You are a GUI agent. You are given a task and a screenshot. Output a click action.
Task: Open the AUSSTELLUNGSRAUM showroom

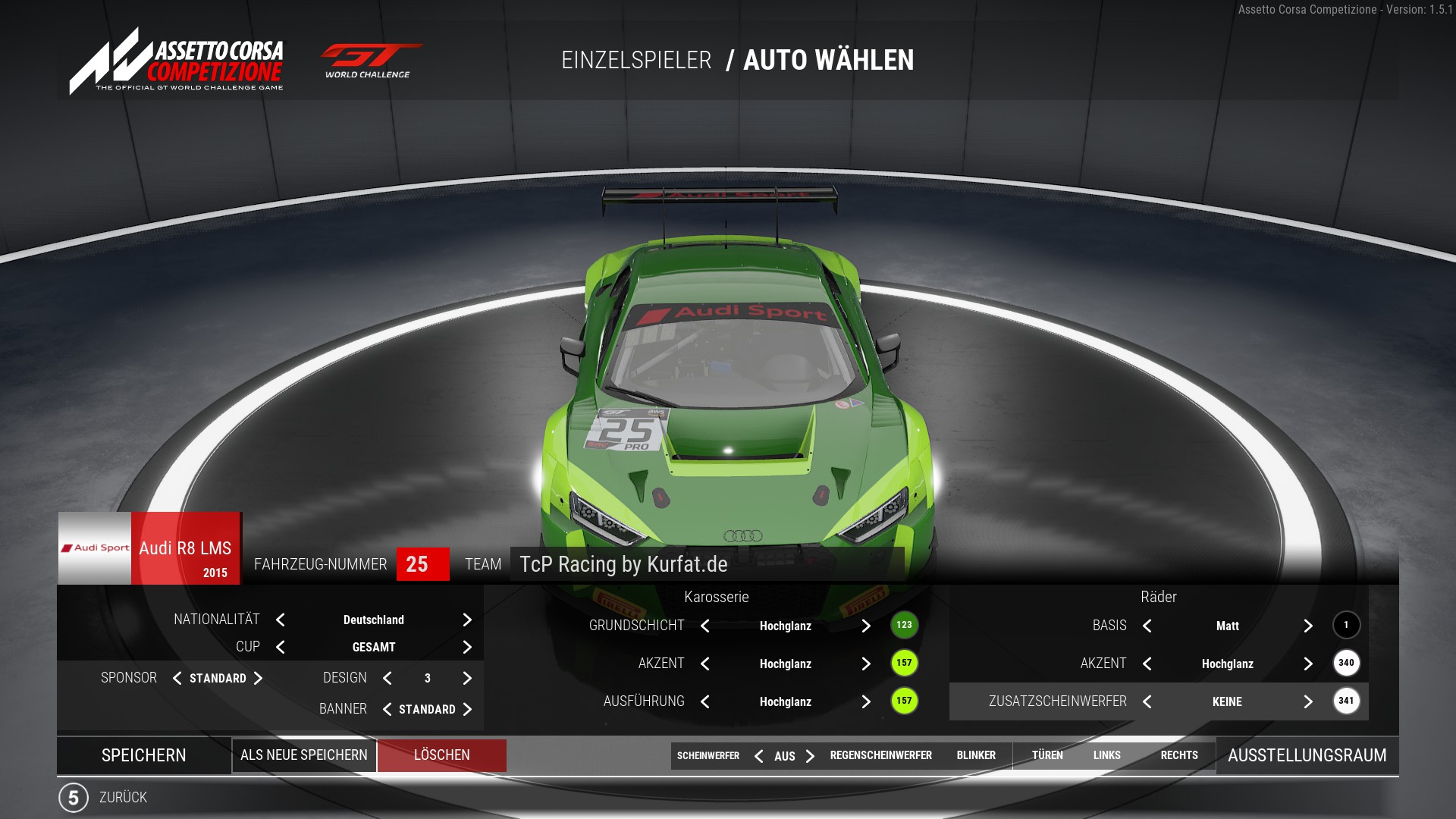point(1307,755)
